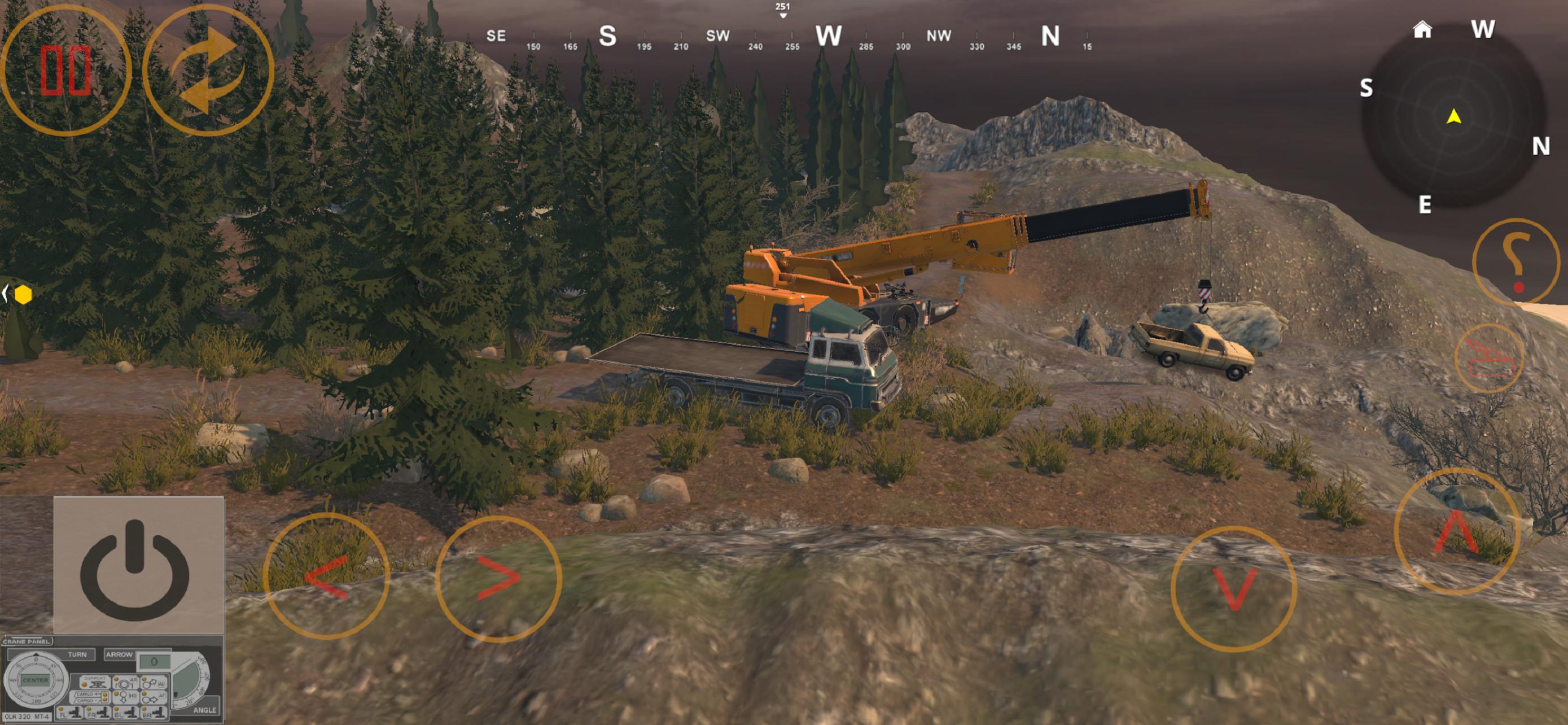Expand the yellow hexagon side marker
The image size is (1568, 725).
[x=22, y=295]
